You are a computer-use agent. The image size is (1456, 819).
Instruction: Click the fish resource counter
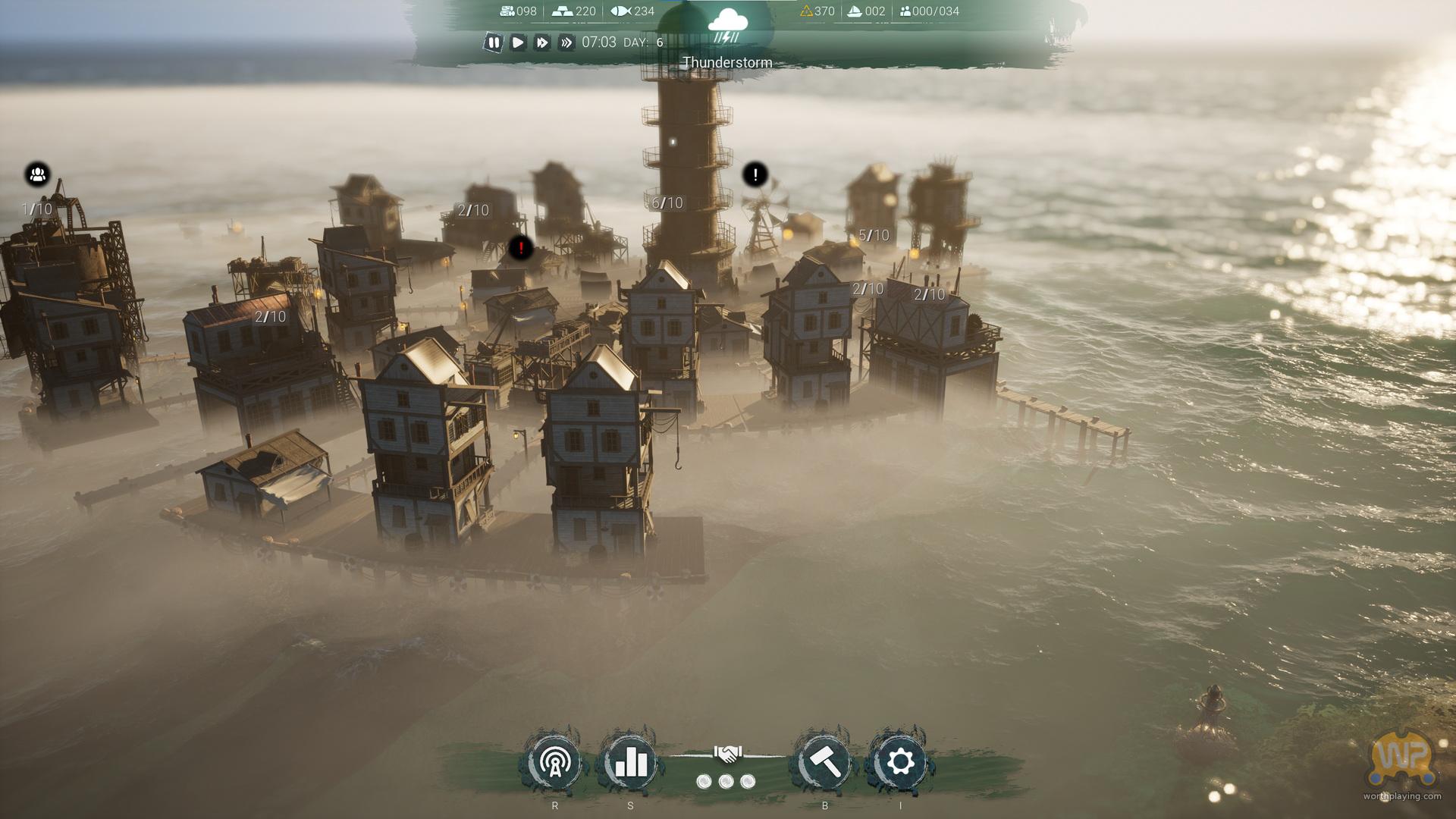click(x=632, y=11)
